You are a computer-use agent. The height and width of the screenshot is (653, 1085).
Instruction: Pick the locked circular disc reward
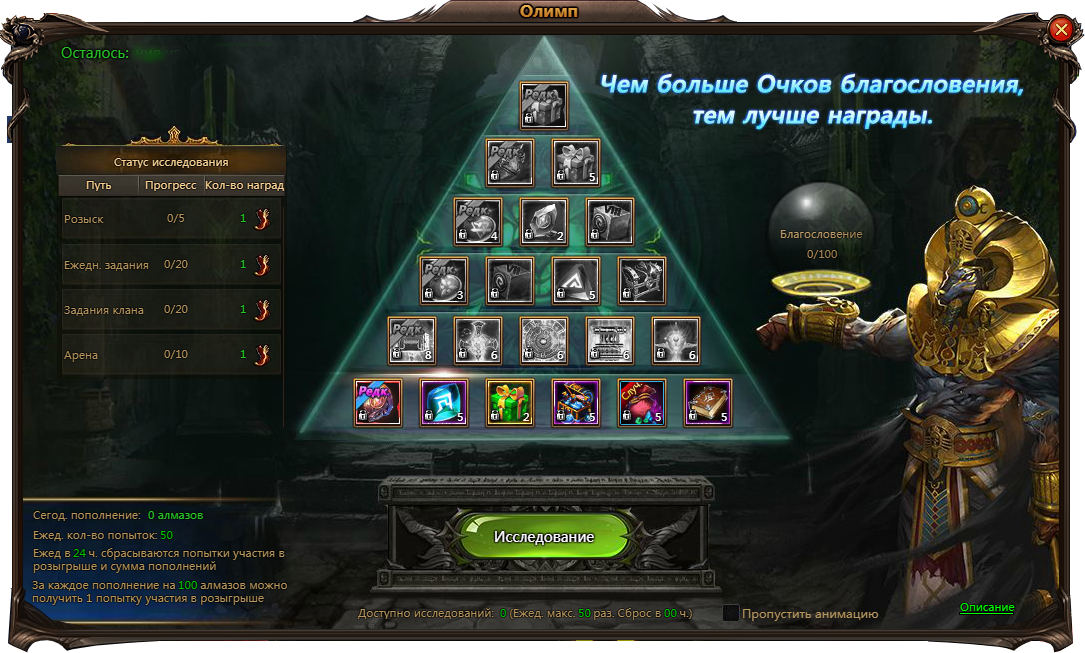point(543,341)
